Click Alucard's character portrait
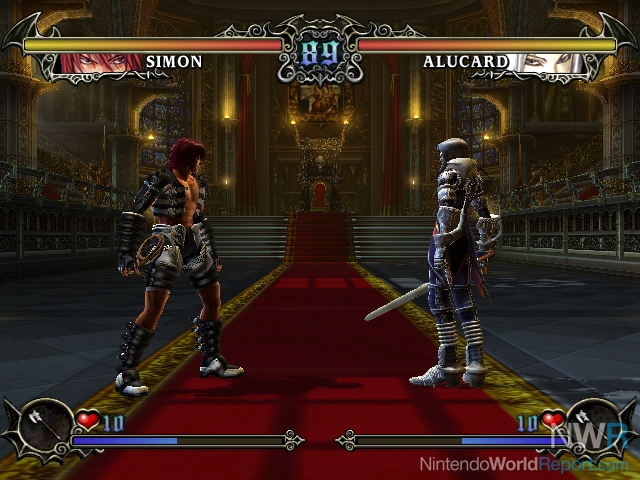Screen dimensions: 640x480 pos(545,62)
